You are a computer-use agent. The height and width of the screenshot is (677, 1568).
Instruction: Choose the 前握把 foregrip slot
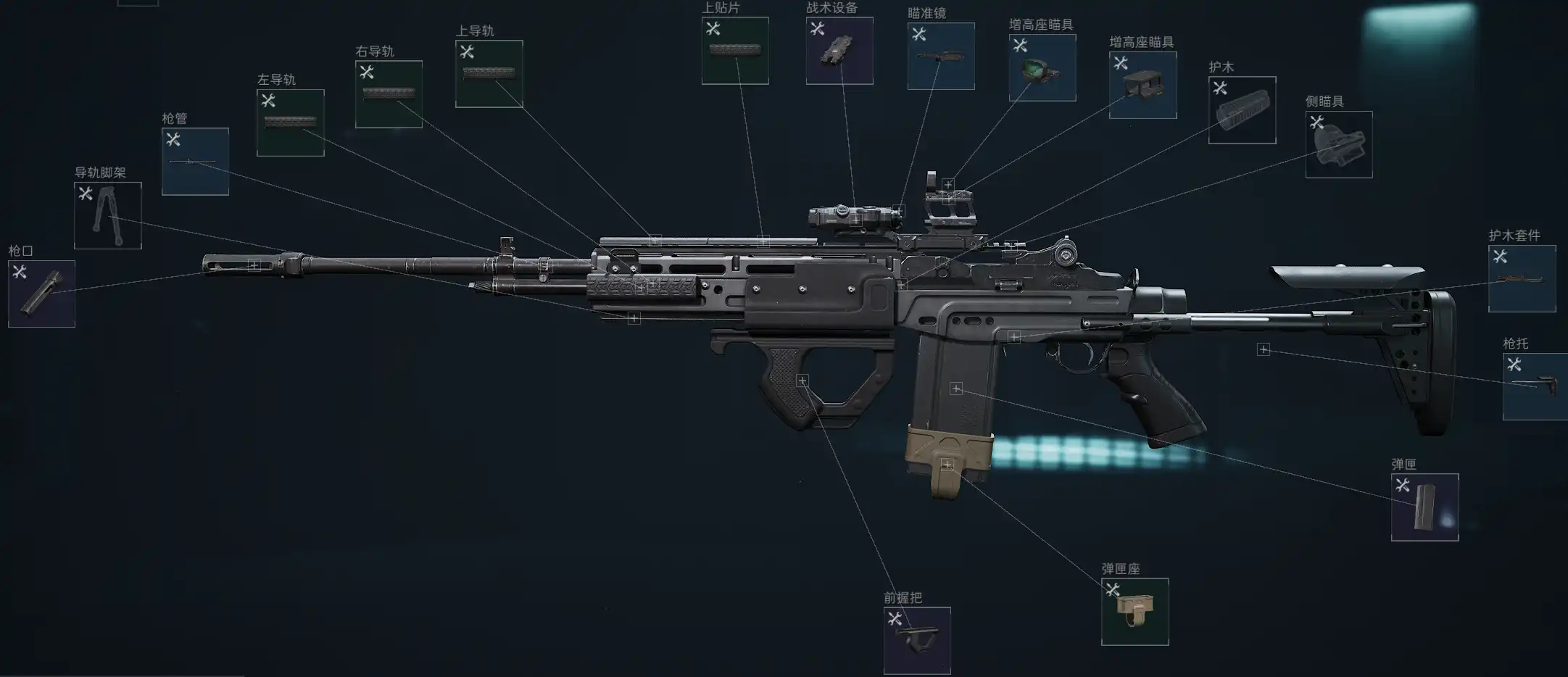tap(917, 641)
